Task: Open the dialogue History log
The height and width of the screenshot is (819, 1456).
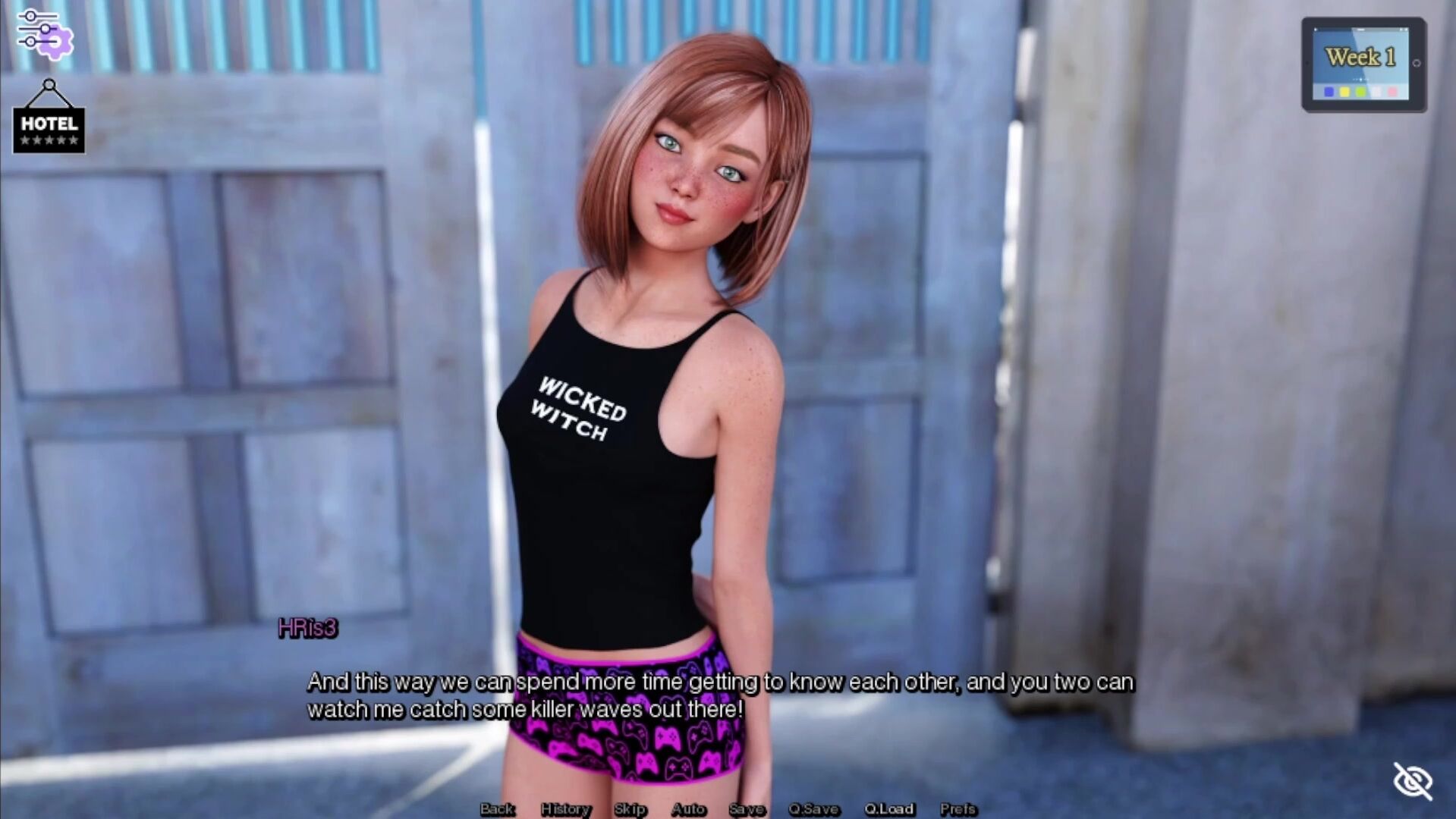Action: pos(565,809)
